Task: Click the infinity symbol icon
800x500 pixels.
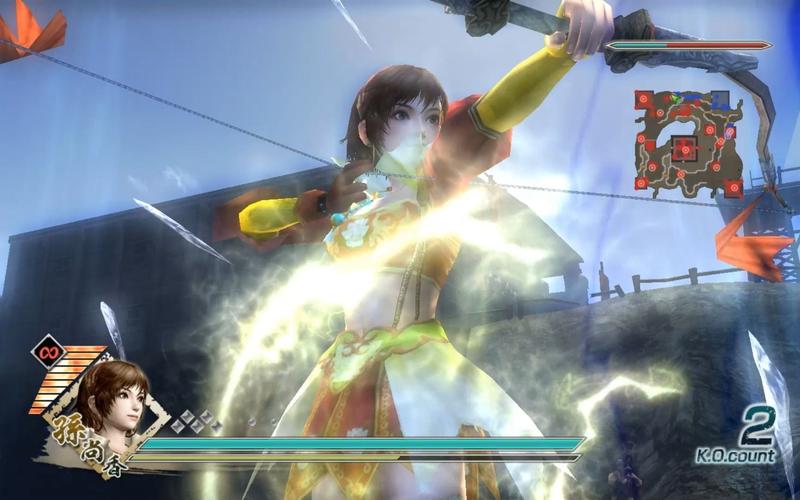Action: [47, 352]
